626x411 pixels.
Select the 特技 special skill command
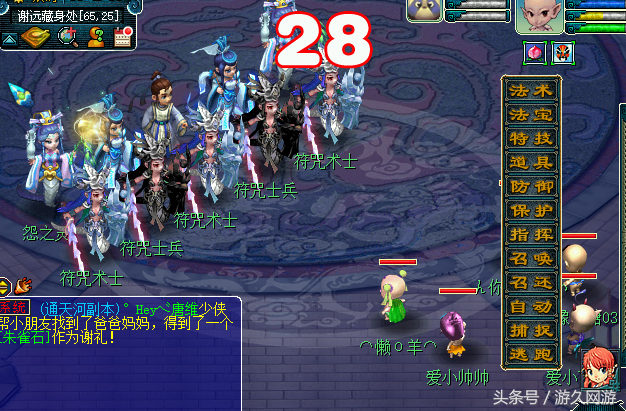(x=531, y=138)
